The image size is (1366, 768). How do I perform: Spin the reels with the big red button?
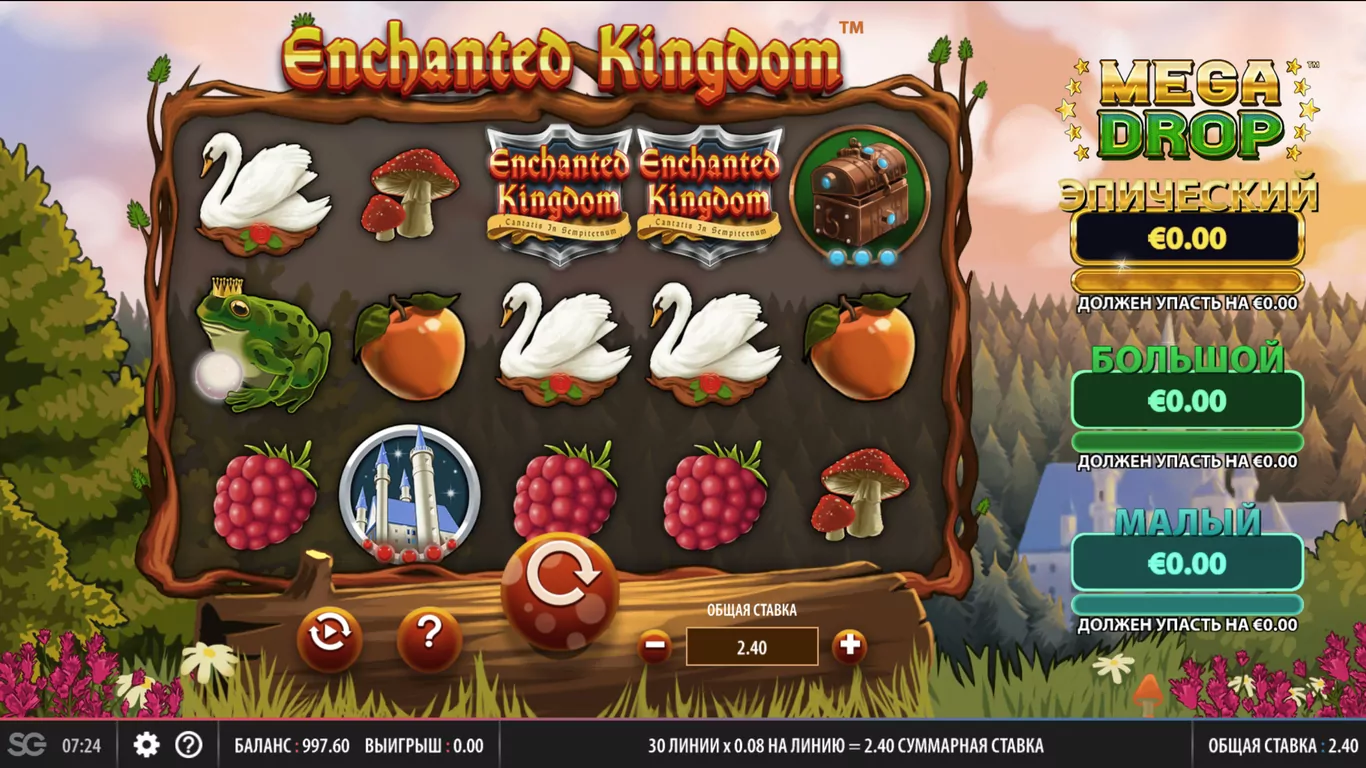(560, 588)
